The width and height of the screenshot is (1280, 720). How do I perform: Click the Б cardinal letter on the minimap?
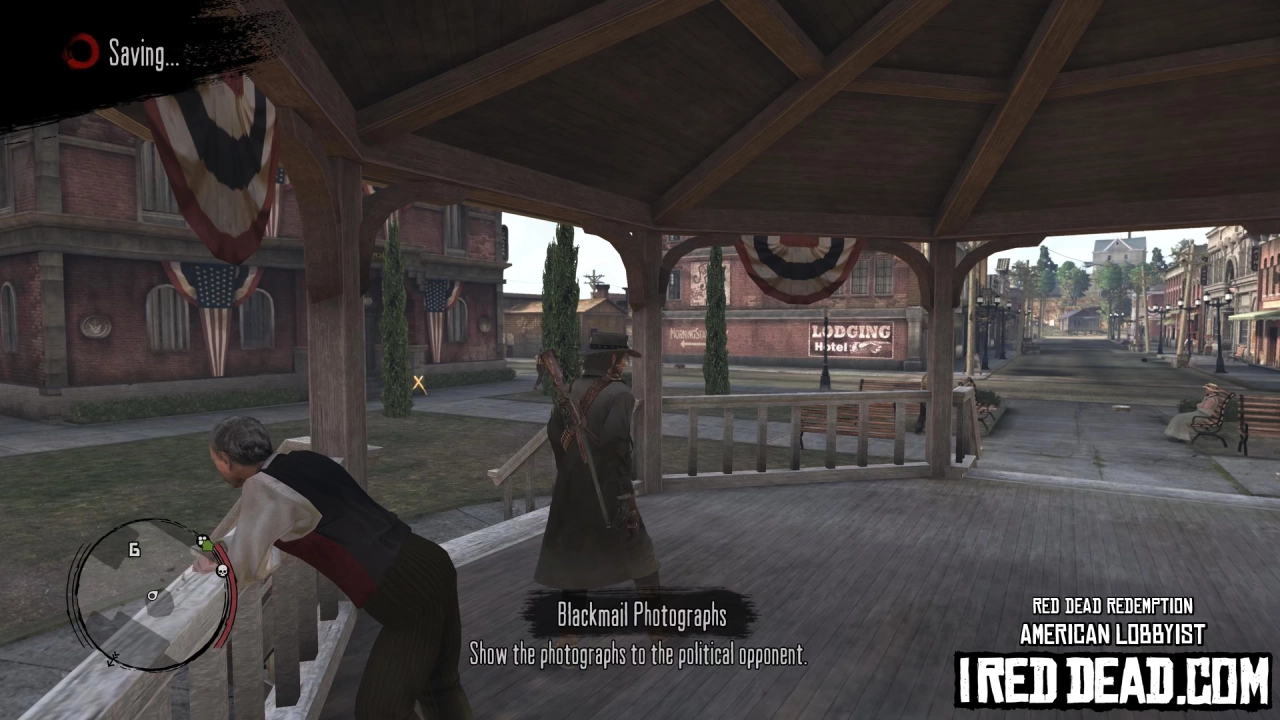[x=134, y=550]
